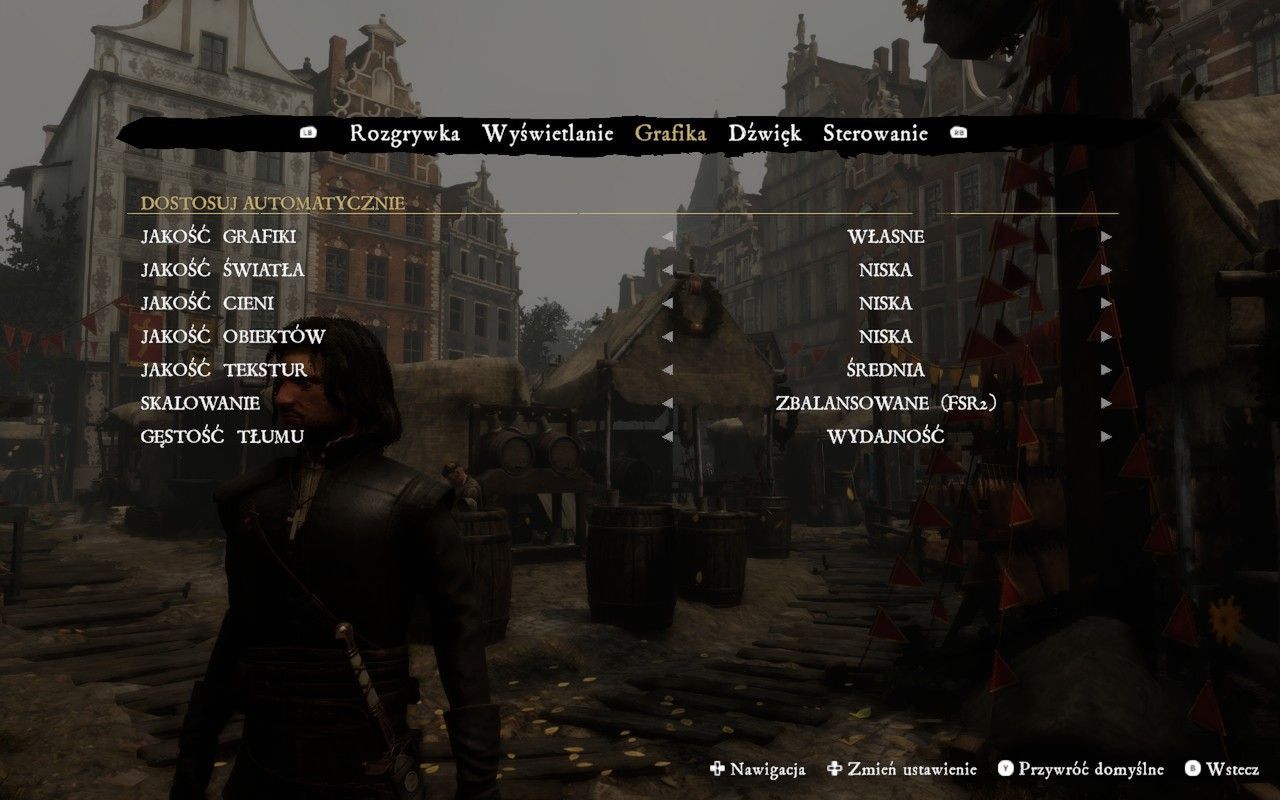Select previous Skalowanie option

[667, 403]
